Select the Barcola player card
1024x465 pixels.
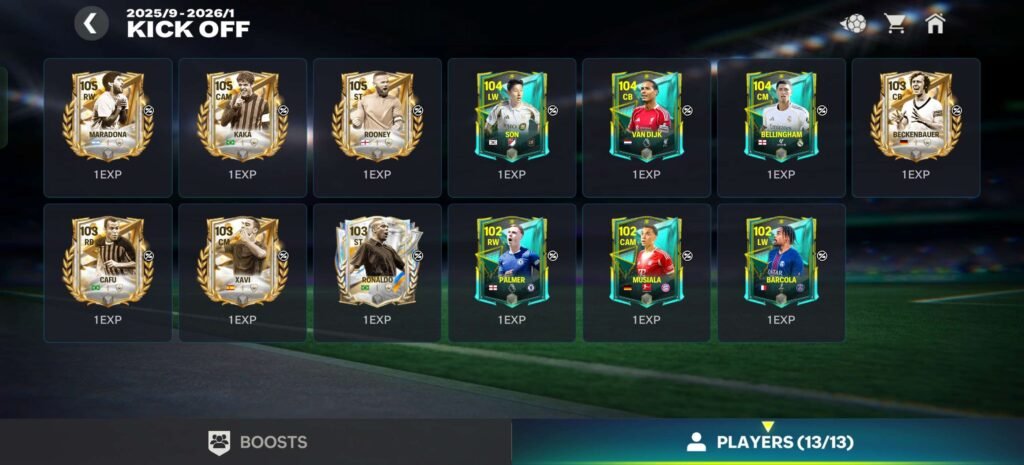[x=781, y=262]
